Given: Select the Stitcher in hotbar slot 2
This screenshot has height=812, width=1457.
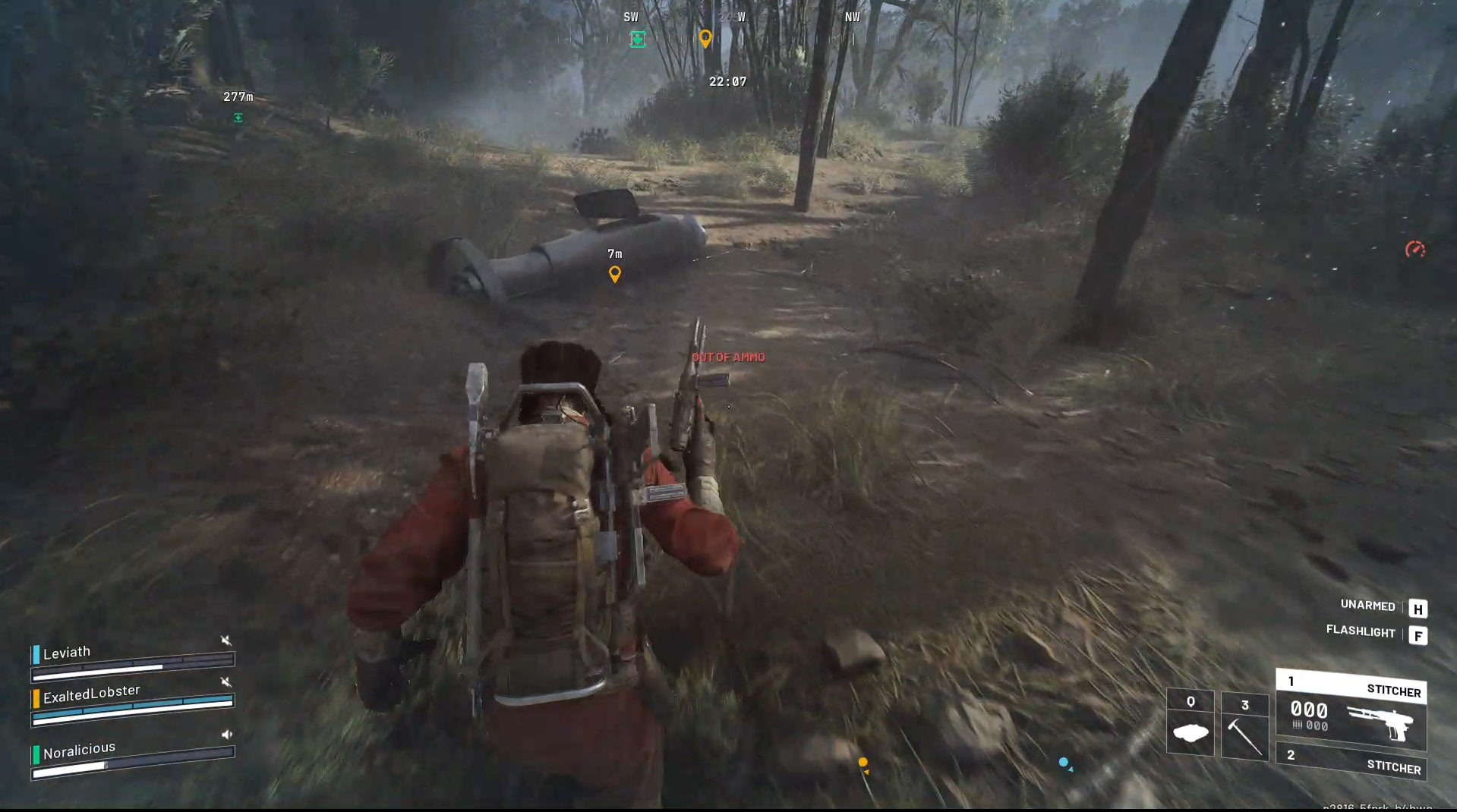Looking at the screenshot, I should pos(1350,759).
